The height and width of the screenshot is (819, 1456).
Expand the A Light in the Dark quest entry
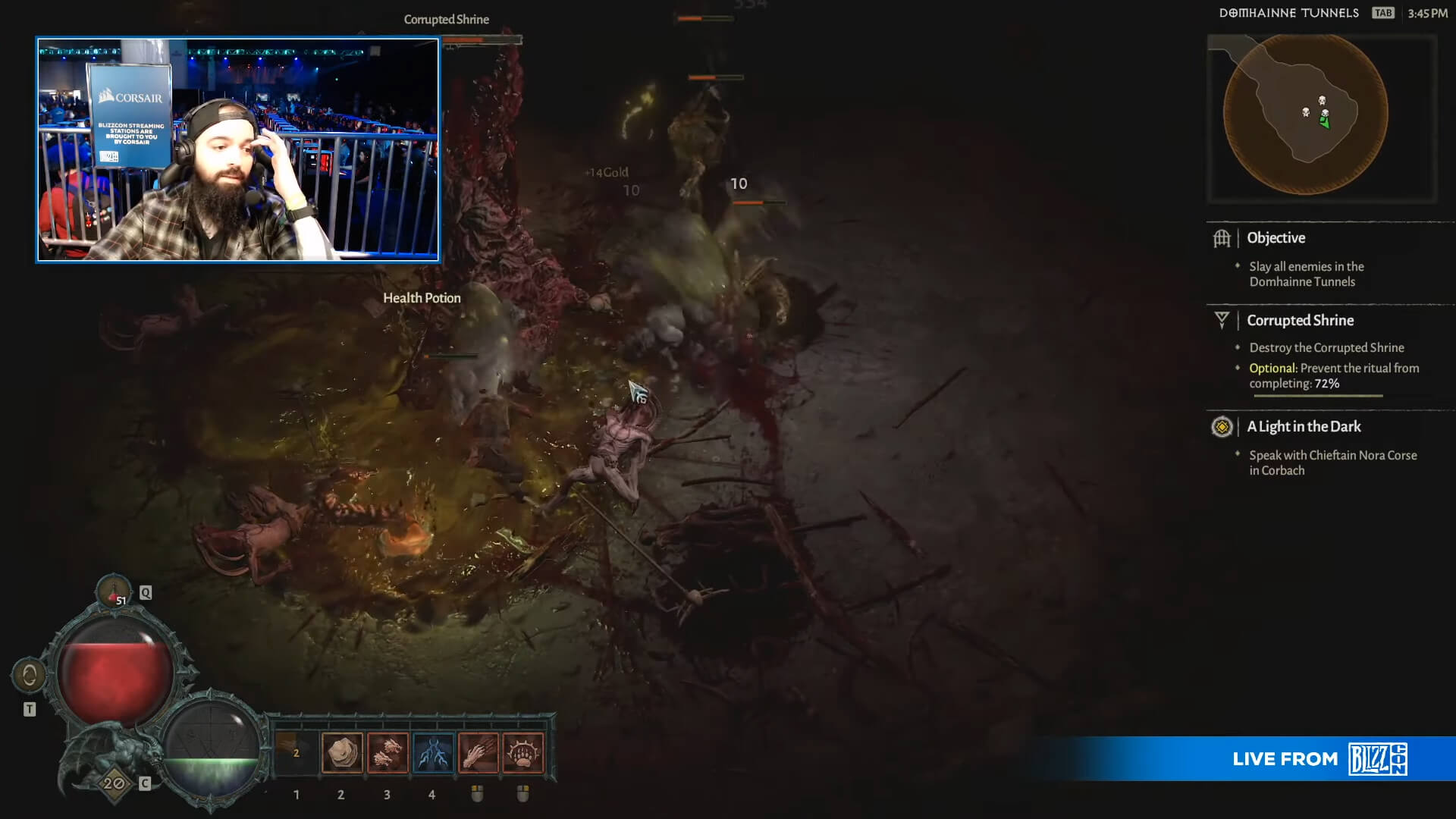point(1303,427)
